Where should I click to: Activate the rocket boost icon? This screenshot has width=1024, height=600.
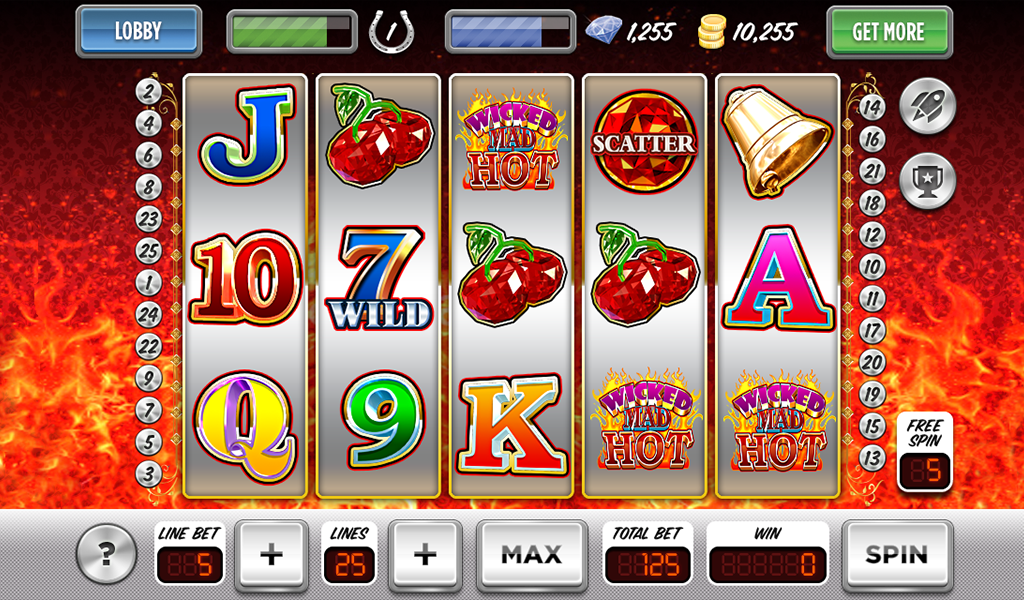click(x=927, y=106)
